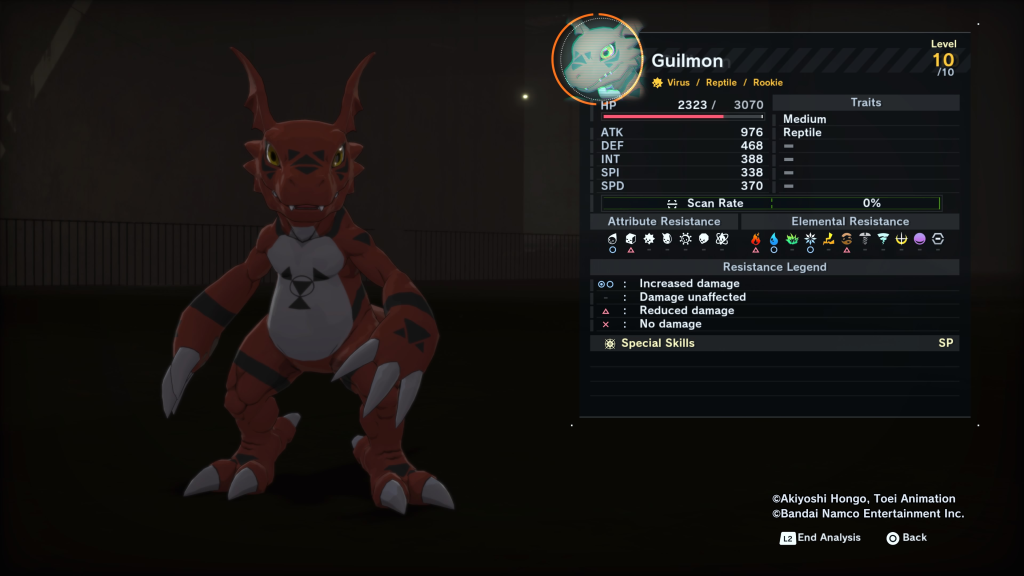Image resolution: width=1024 pixels, height=576 pixels.
Task: Click the steel screw resistance icon
Action: (865, 240)
